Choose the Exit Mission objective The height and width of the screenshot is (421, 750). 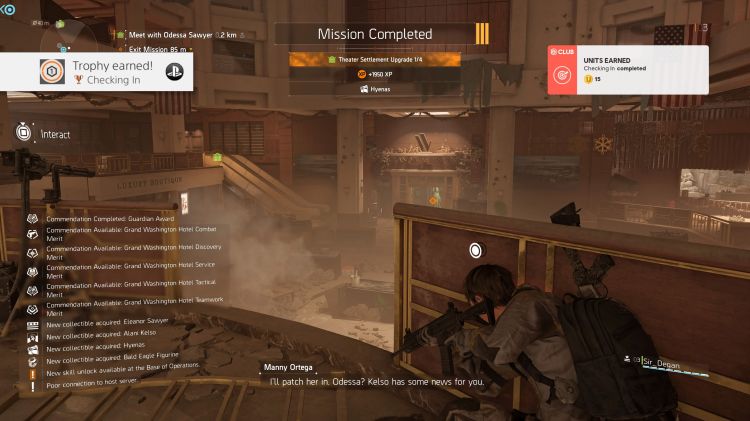pos(160,47)
